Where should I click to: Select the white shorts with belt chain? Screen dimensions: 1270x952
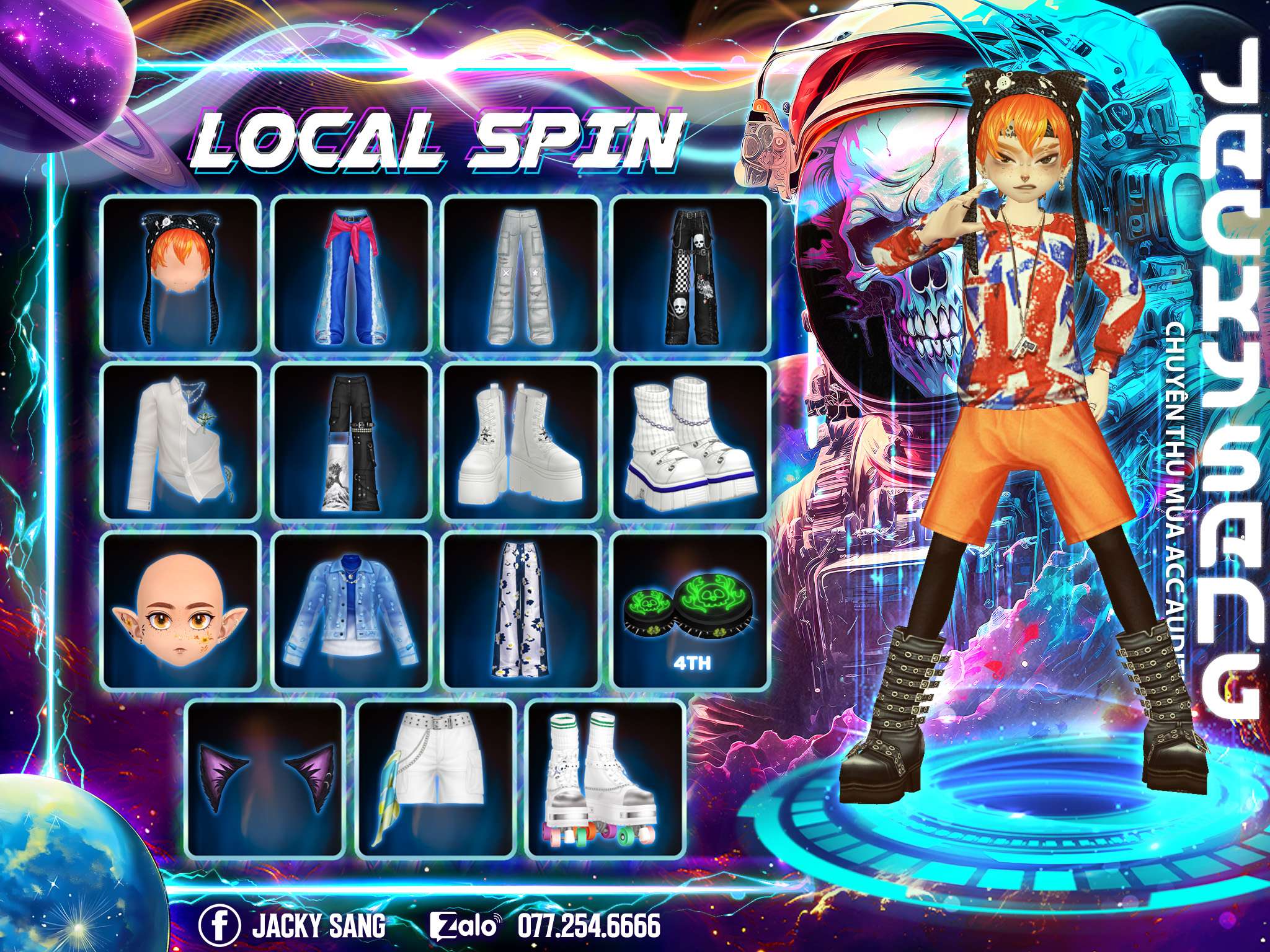[437, 778]
